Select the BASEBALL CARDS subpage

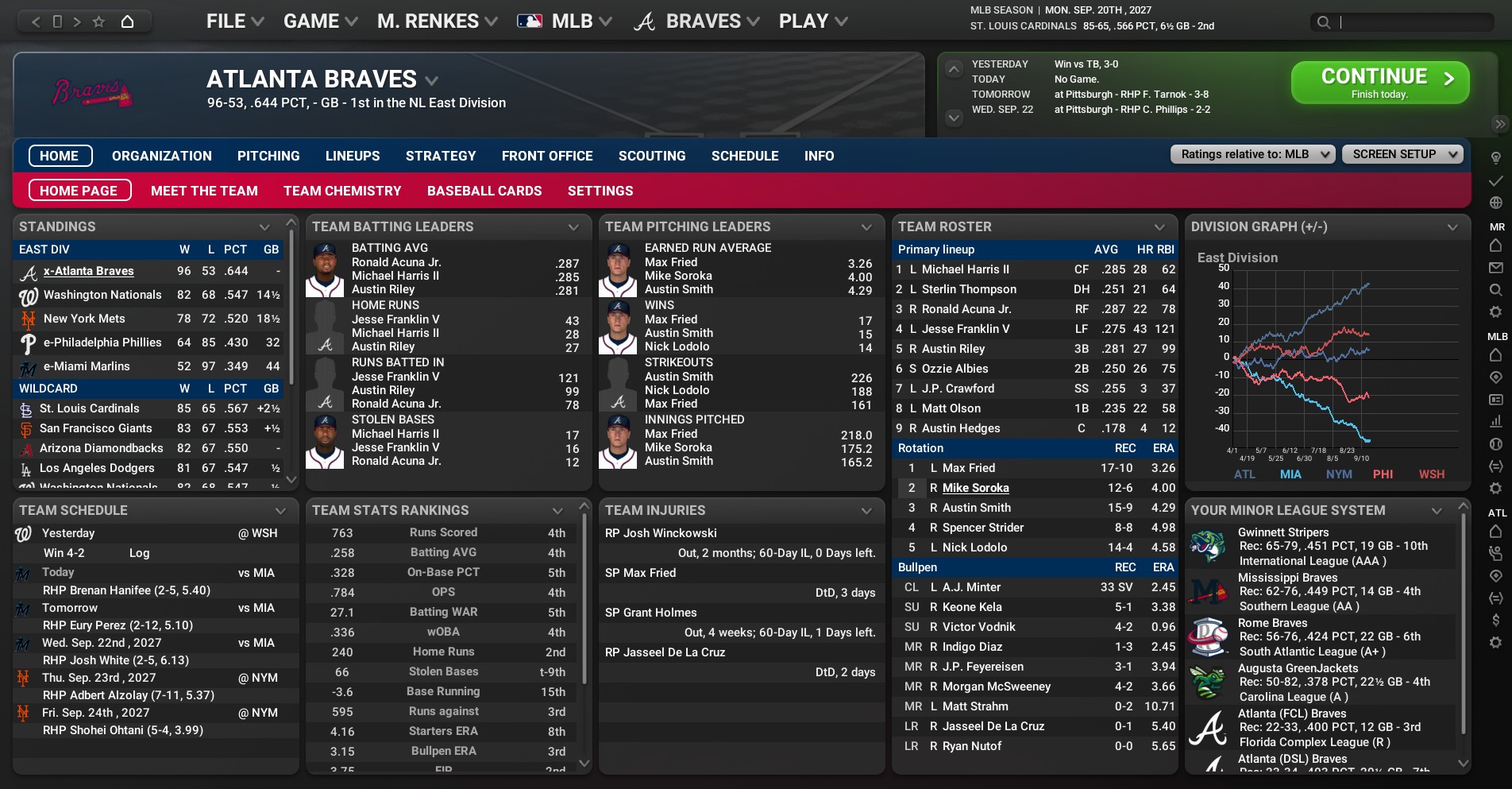point(484,191)
